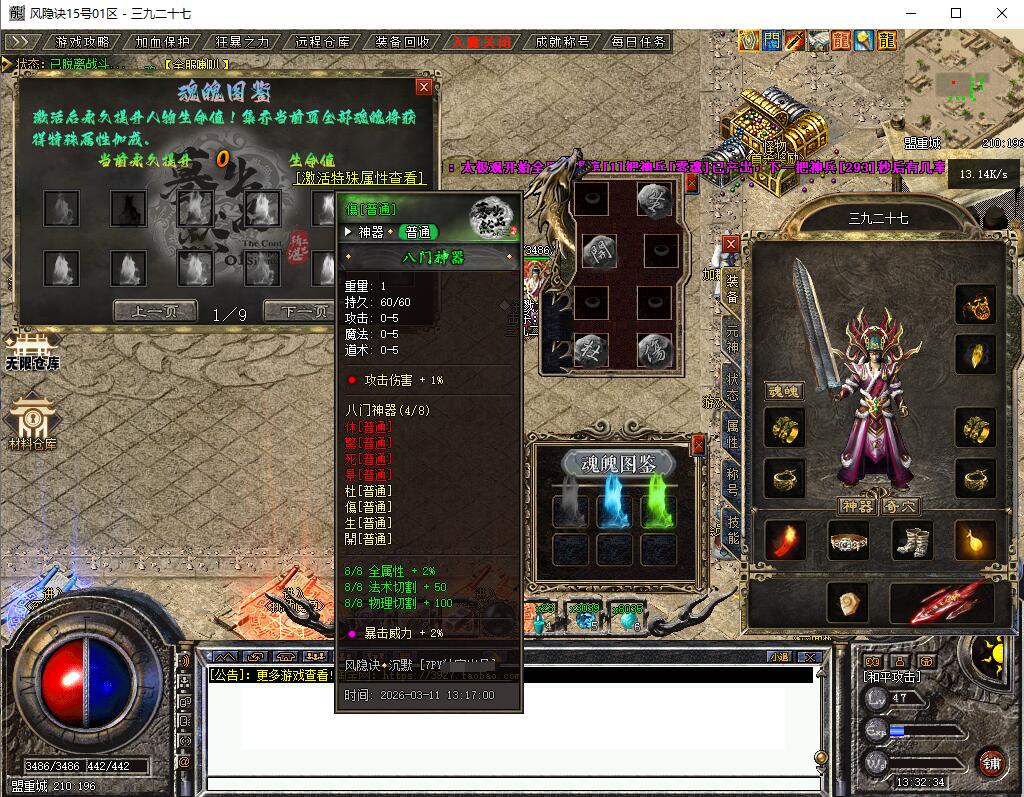1024x797 pixels.
Task: Open the 成就称号 achievements menu
Action: pos(562,42)
